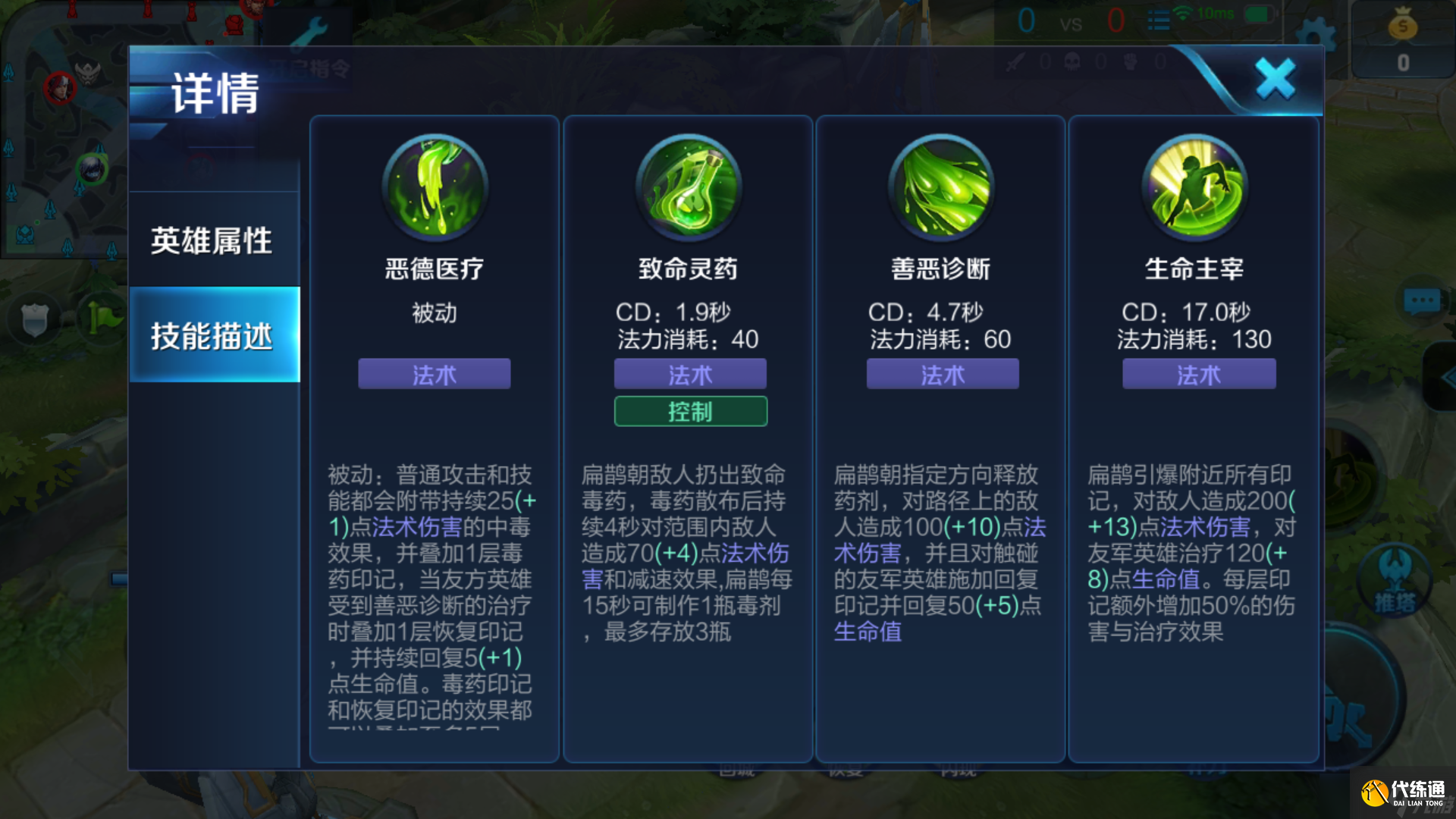Switch to the 英雄属性 tab
Viewport: 1456px width, 819px height.
[212, 240]
